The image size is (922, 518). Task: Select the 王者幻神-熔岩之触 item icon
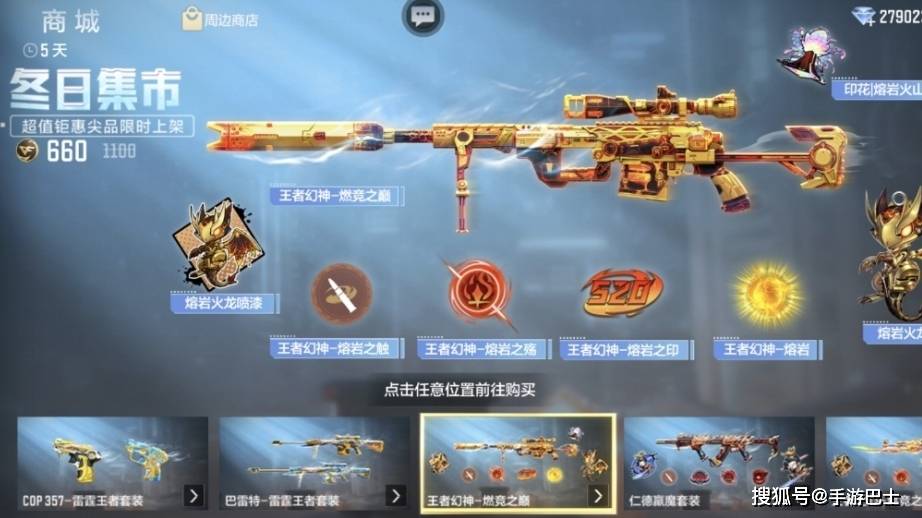point(341,294)
